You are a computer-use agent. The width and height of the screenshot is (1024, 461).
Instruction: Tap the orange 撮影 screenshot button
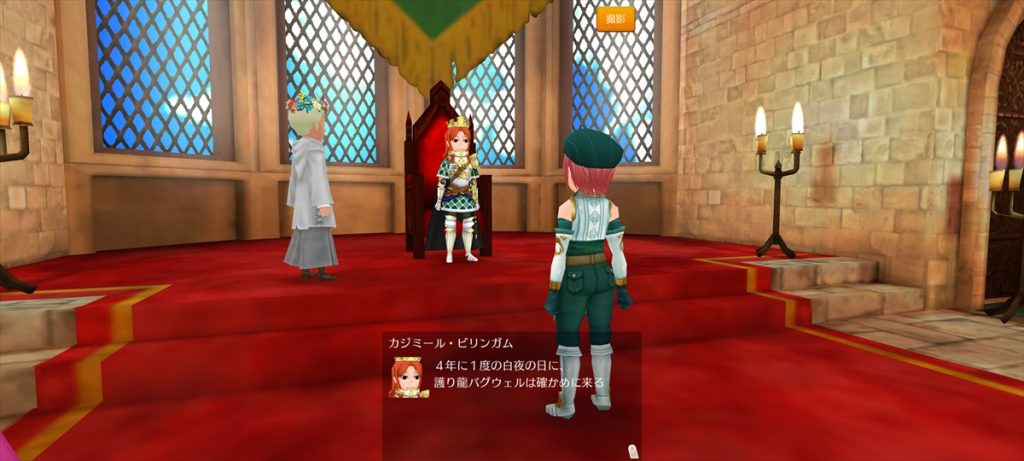point(616,19)
